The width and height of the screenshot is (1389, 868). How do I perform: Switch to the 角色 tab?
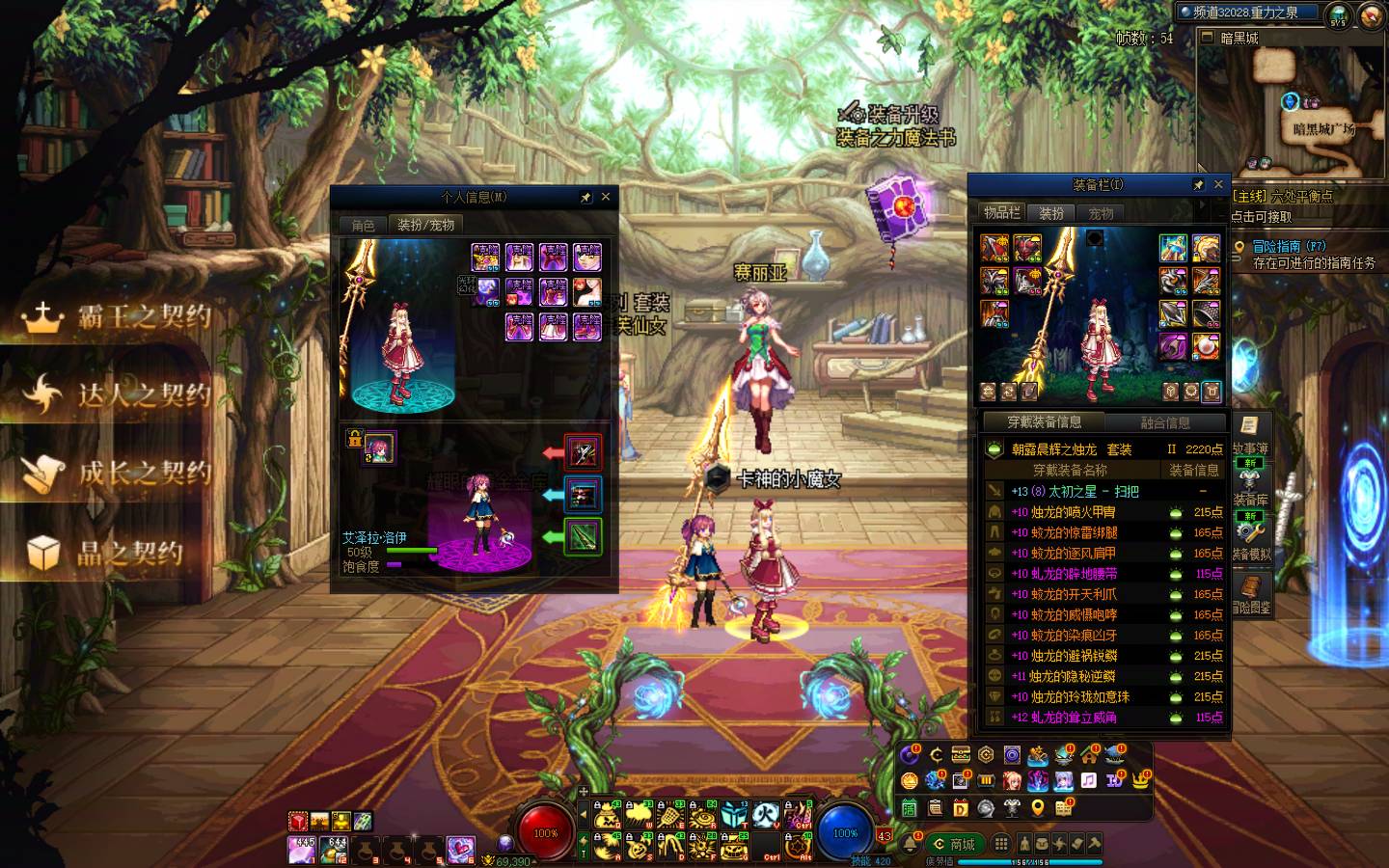coord(363,225)
